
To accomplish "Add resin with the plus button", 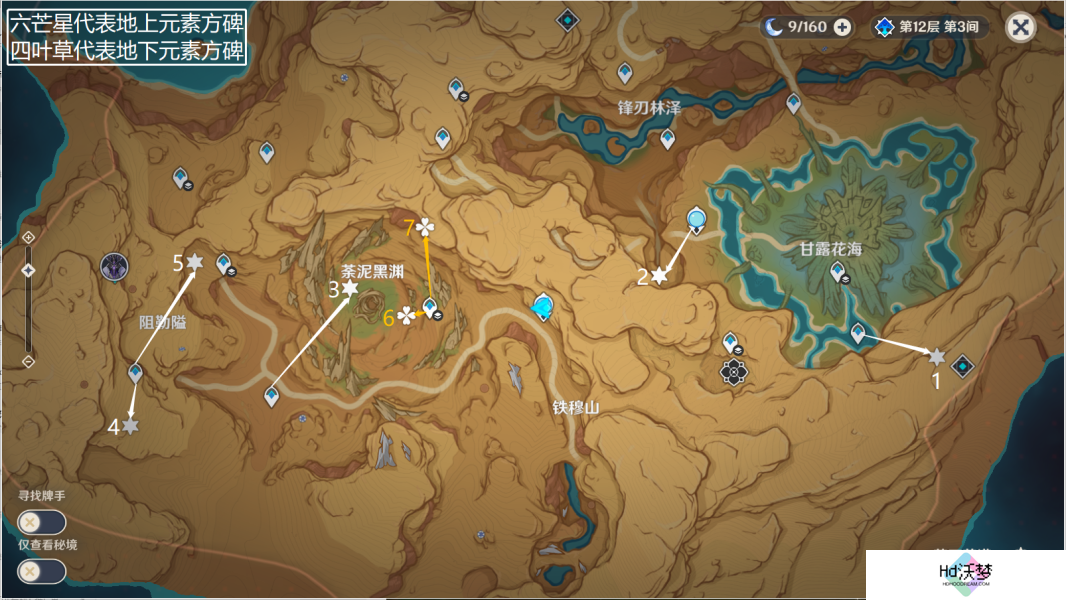I will pyautogui.click(x=843, y=27).
